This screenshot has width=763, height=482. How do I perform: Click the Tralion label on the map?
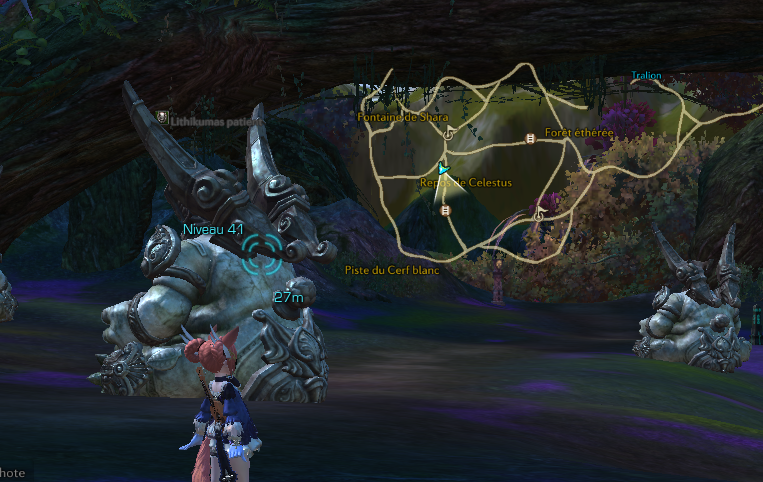point(646,76)
